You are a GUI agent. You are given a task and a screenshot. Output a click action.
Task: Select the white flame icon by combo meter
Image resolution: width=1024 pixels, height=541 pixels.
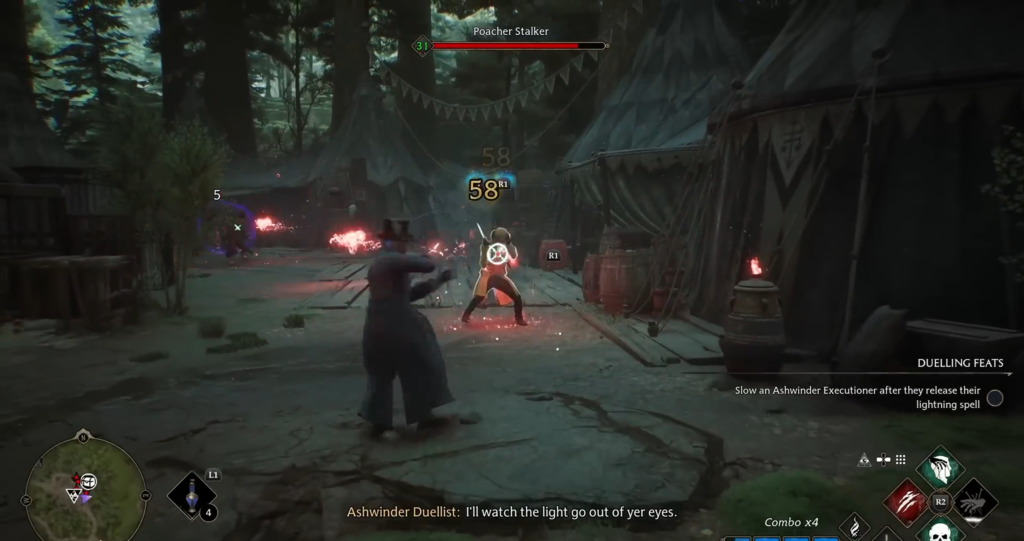(x=854, y=525)
